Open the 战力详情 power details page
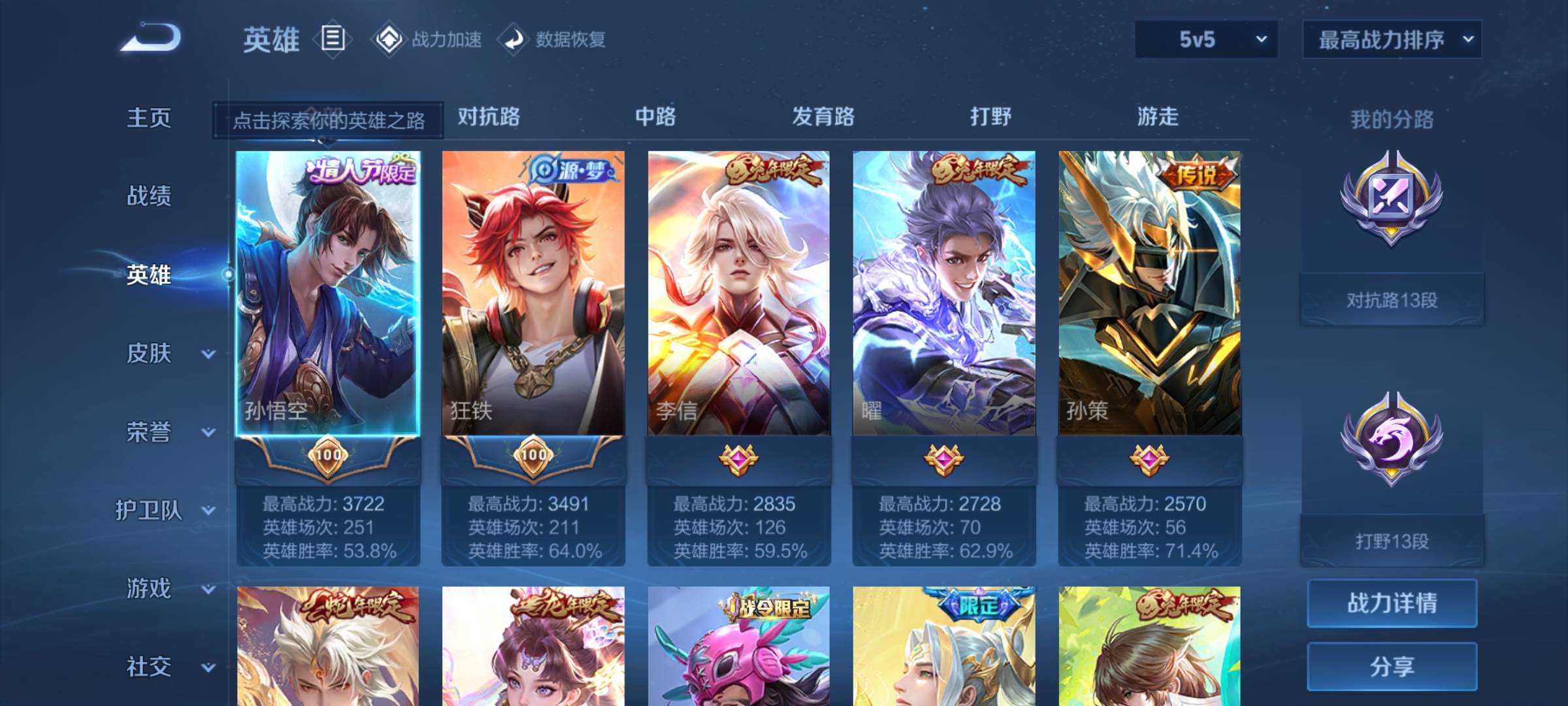Image resolution: width=1568 pixels, height=706 pixels. (1392, 603)
